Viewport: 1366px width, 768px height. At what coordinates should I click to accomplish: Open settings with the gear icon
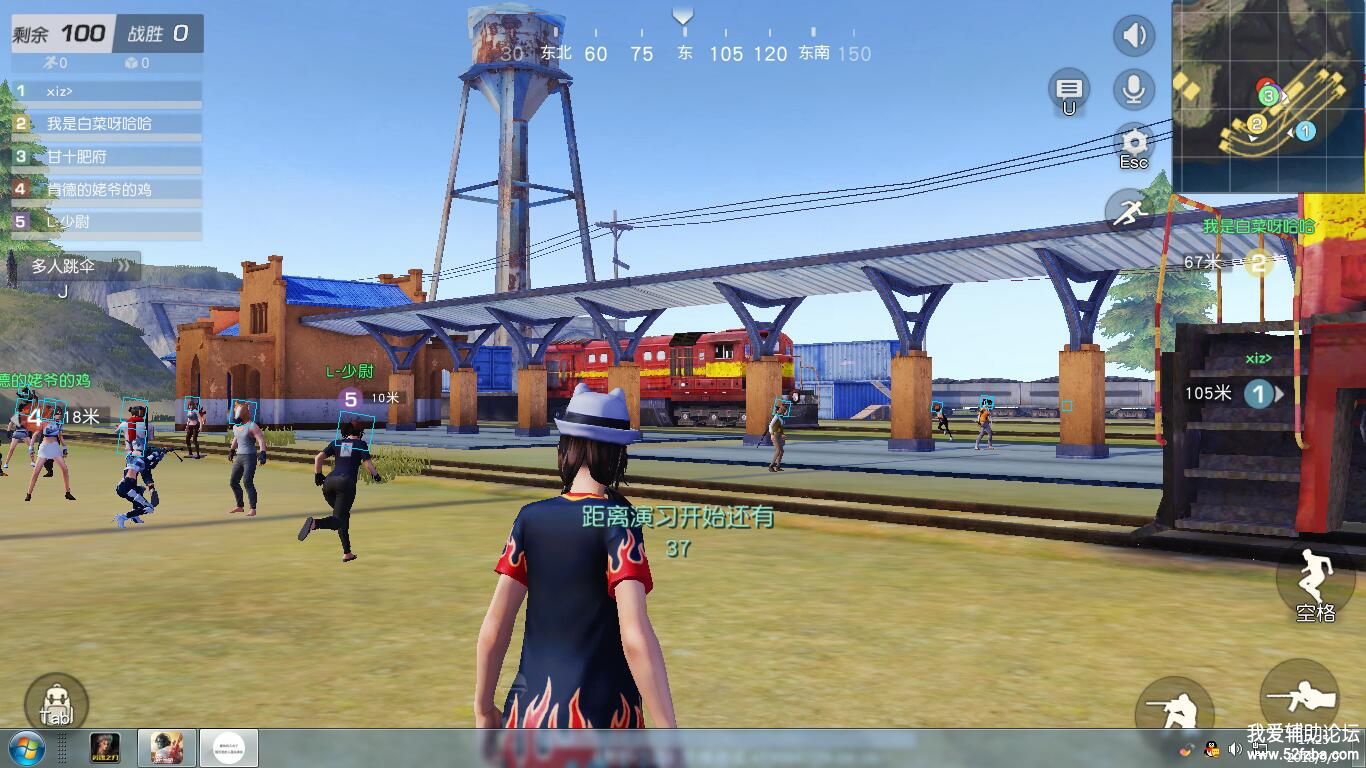[1134, 142]
